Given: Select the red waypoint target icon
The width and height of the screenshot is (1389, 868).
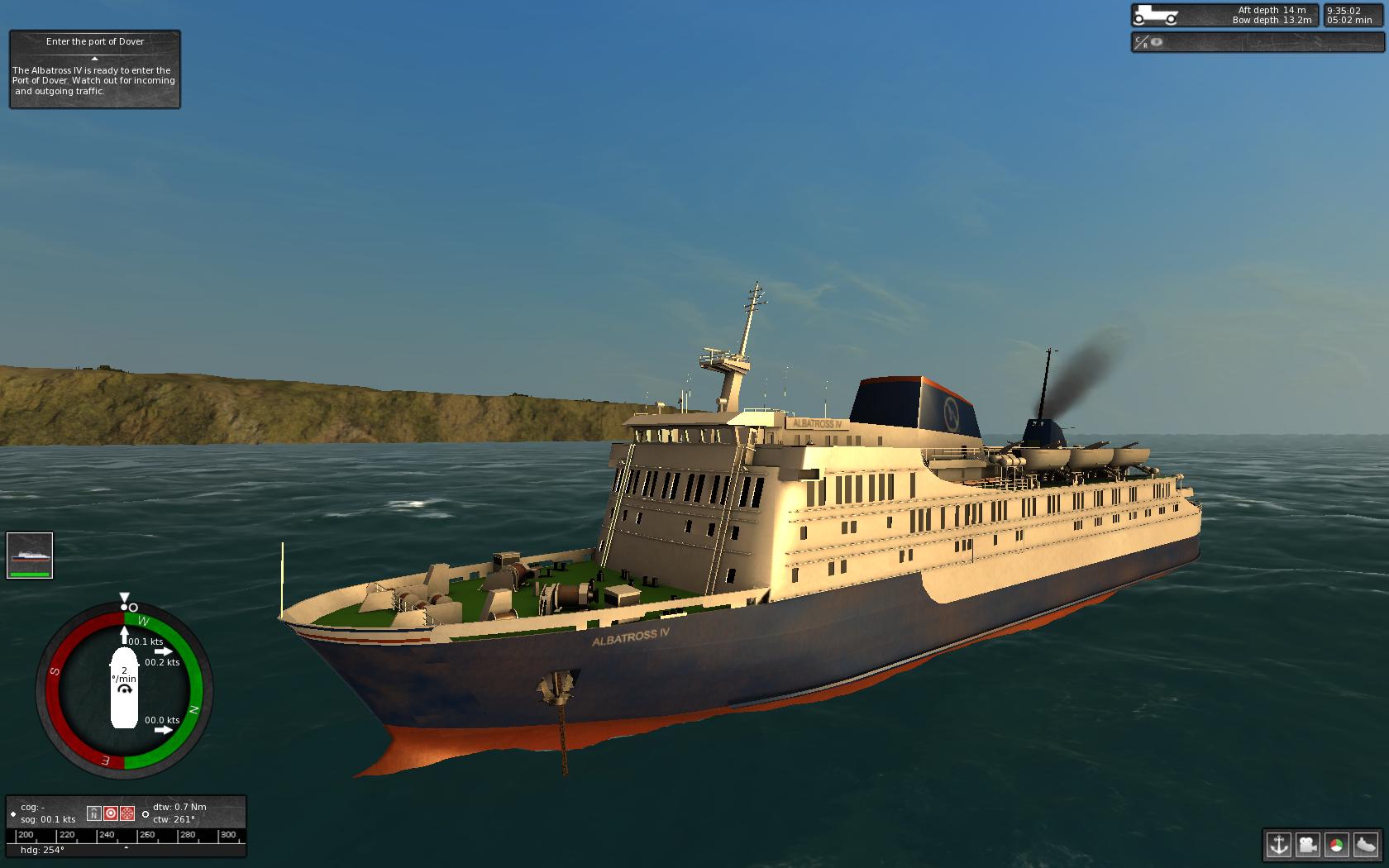Looking at the screenshot, I should (x=111, y=814).
